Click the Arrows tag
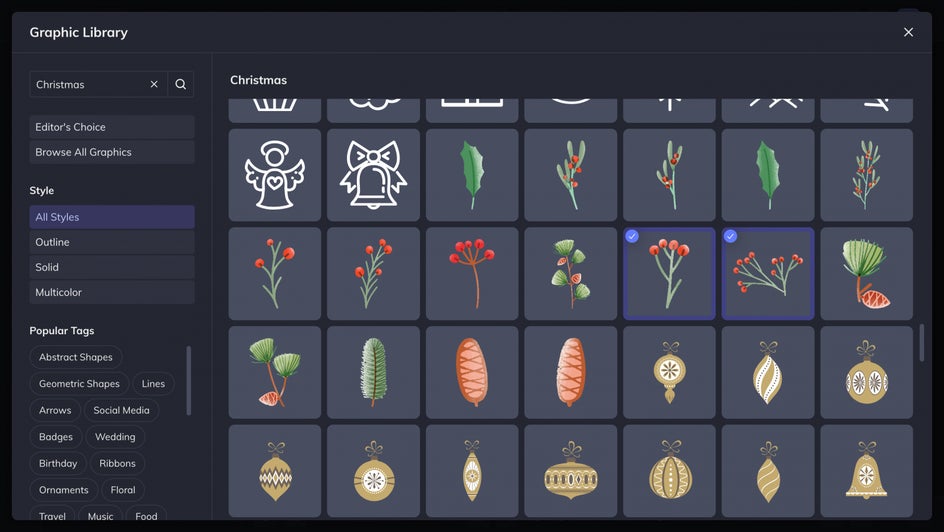Screen dimensions: 944x532 point(55,410)
